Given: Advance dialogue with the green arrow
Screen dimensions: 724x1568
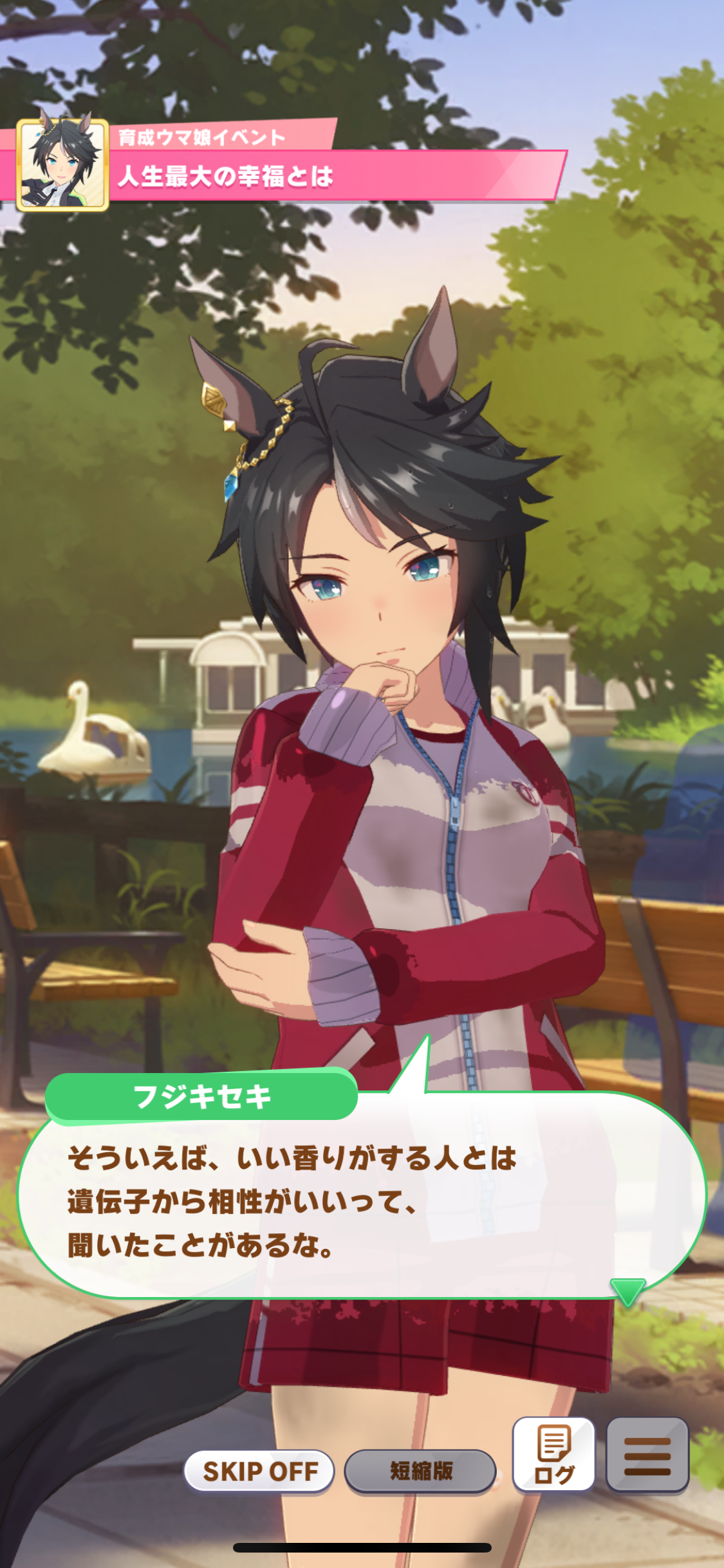Looking at the screenshot, I should tap(627, 1293).
